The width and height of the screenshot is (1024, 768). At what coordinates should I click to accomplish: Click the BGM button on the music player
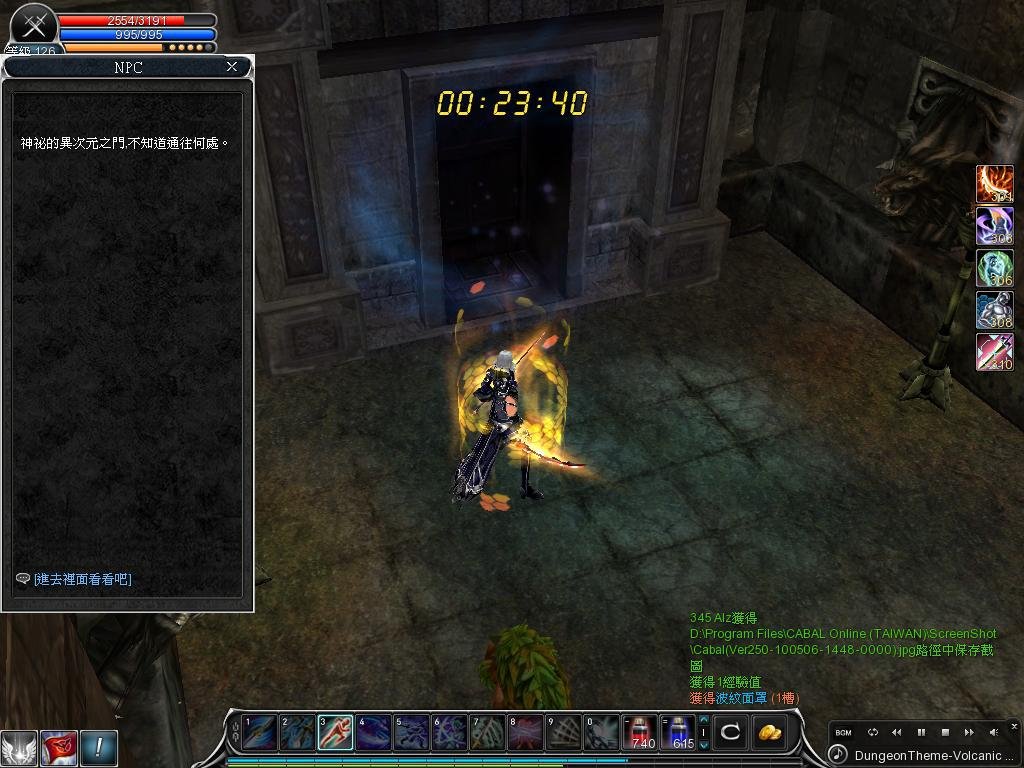click(x=844, y=733)
